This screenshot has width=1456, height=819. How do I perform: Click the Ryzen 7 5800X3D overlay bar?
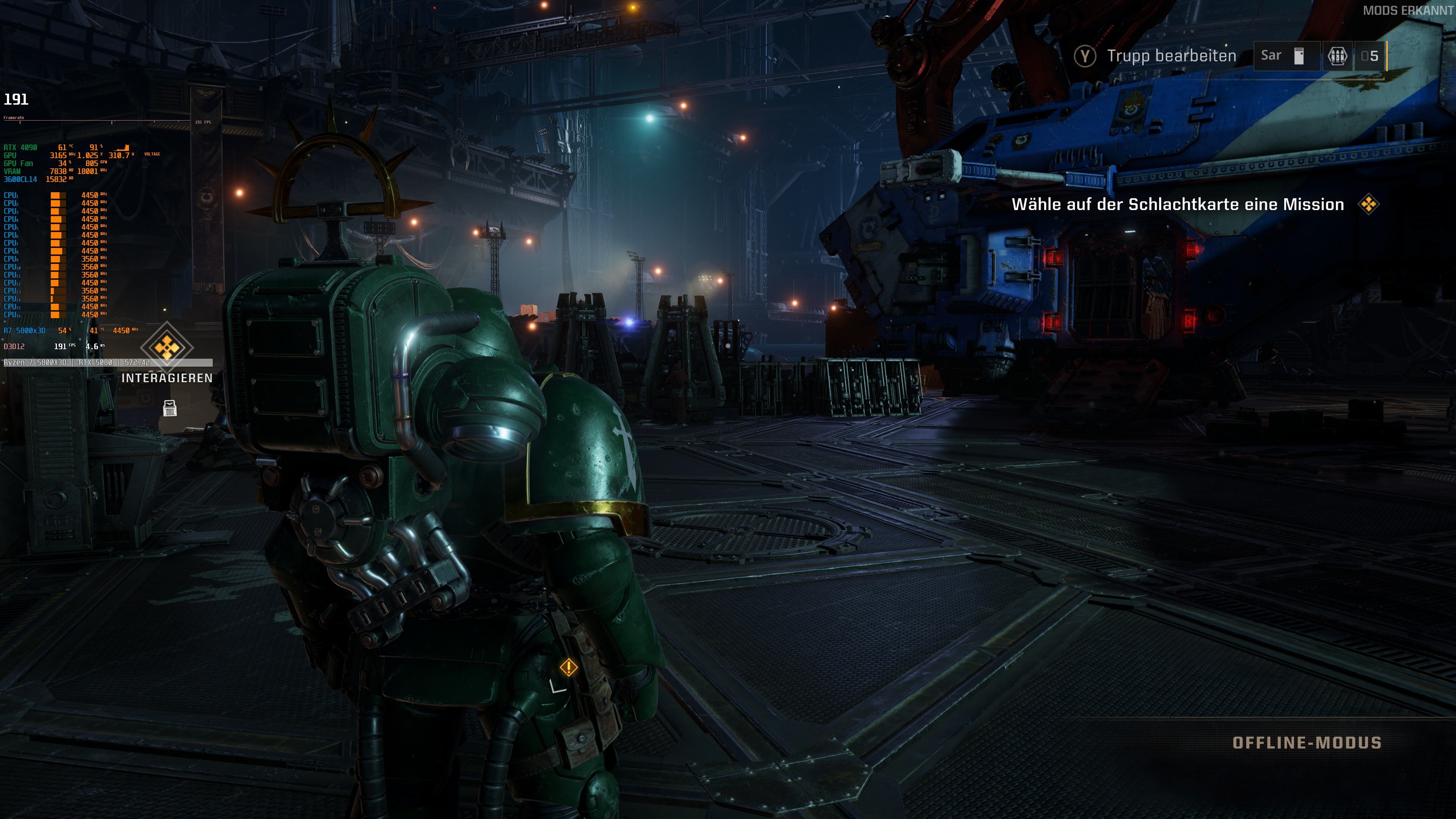pos(108,362)
